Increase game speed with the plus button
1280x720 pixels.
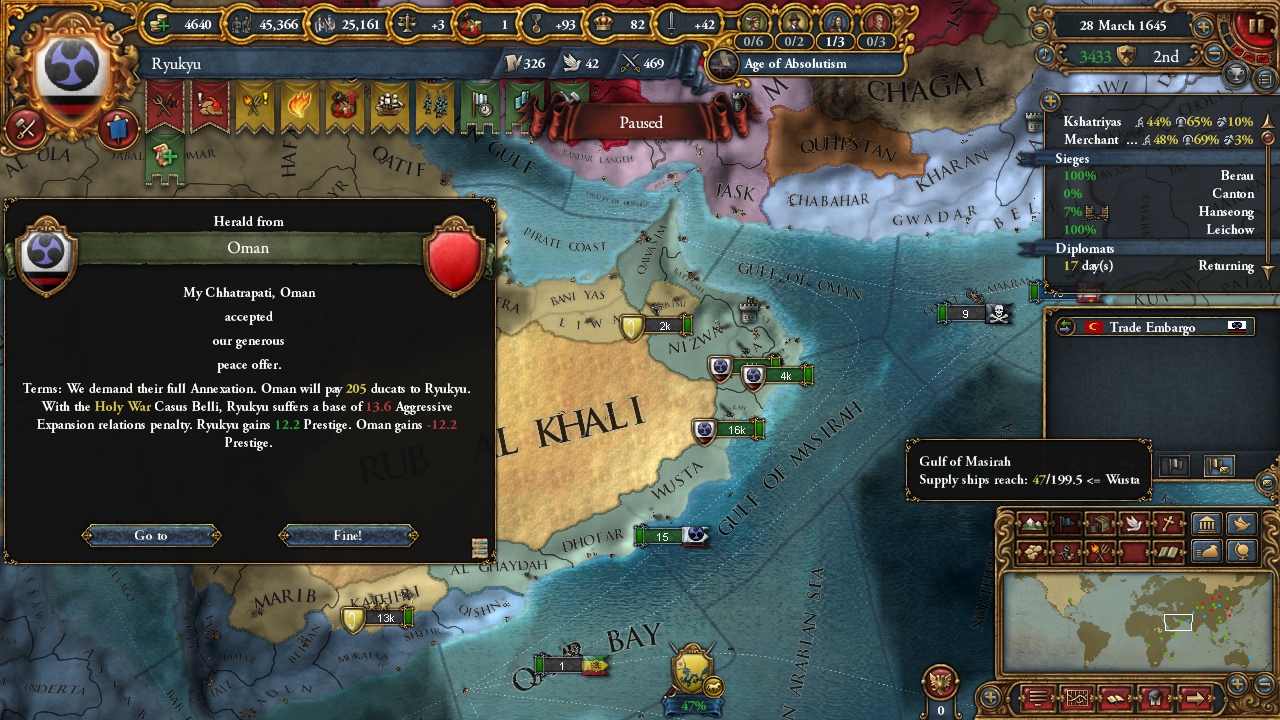point(1203,27)
